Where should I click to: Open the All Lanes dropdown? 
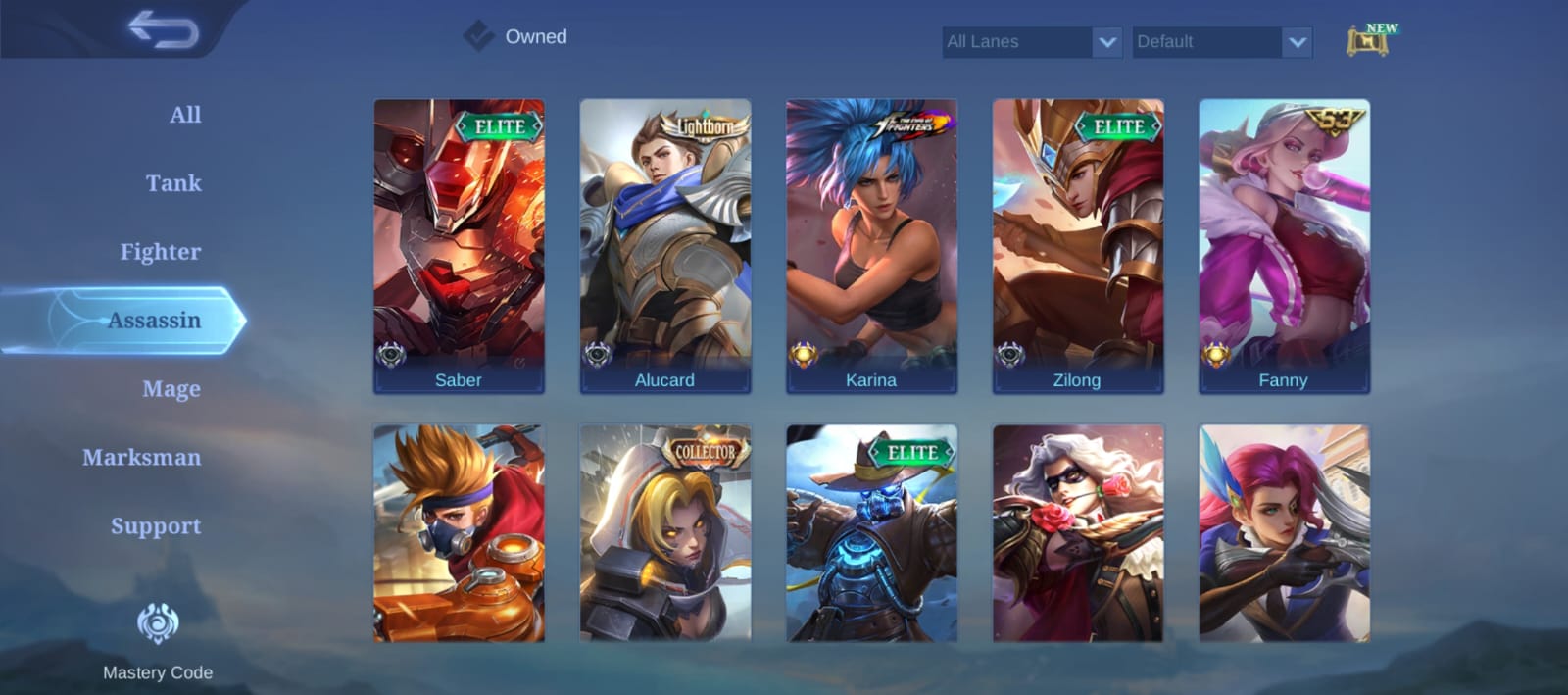coord(1031,42)
